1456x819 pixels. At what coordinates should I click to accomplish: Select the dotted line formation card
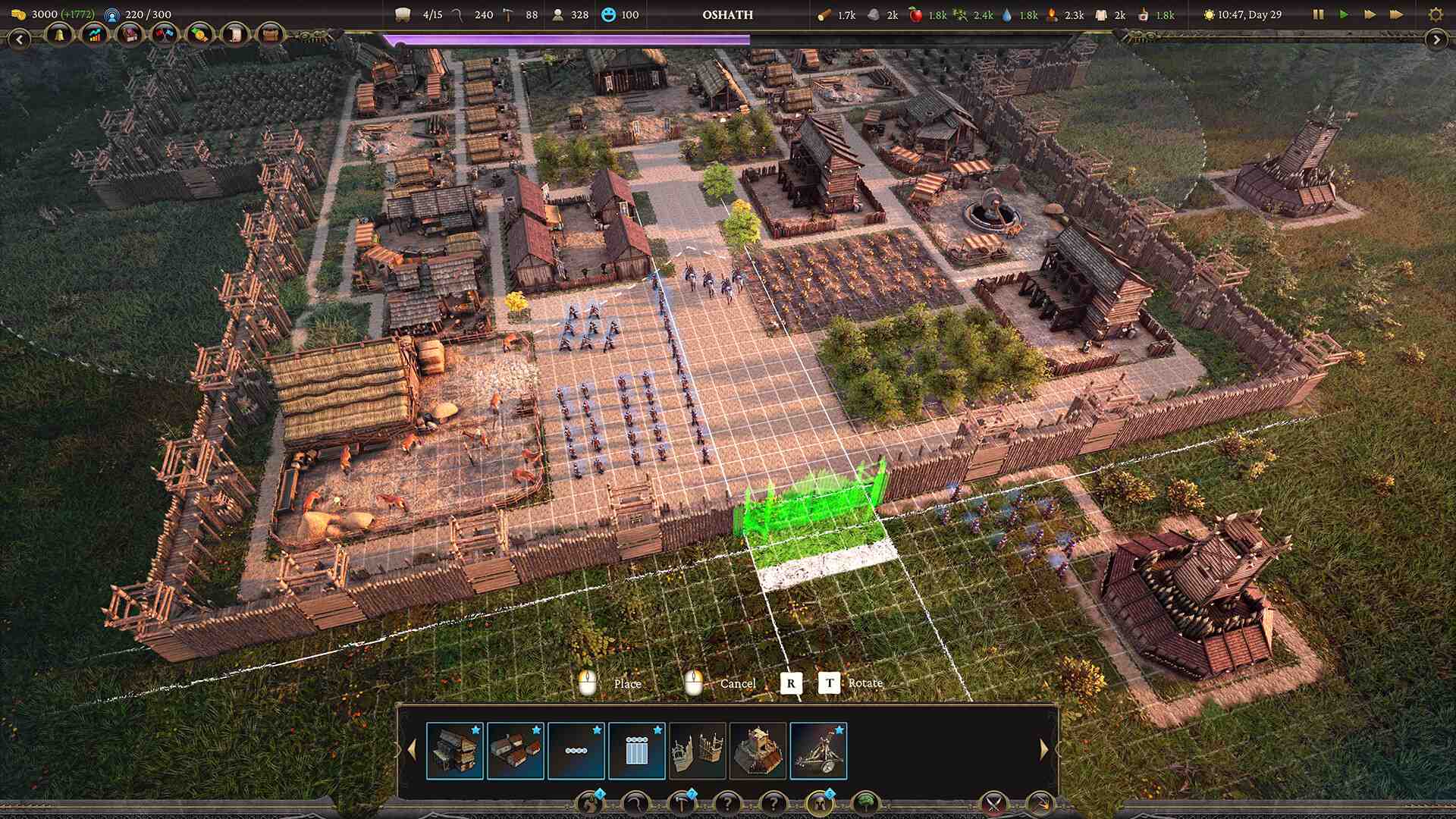click(x=576, y=751)
